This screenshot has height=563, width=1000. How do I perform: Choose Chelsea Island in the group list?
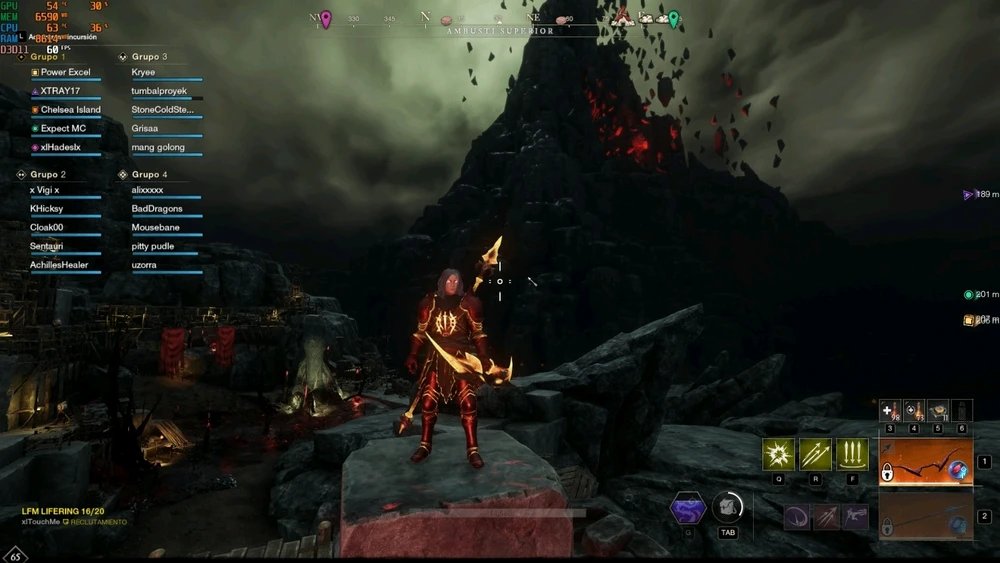pyautogui.click(x=70, y=110)
